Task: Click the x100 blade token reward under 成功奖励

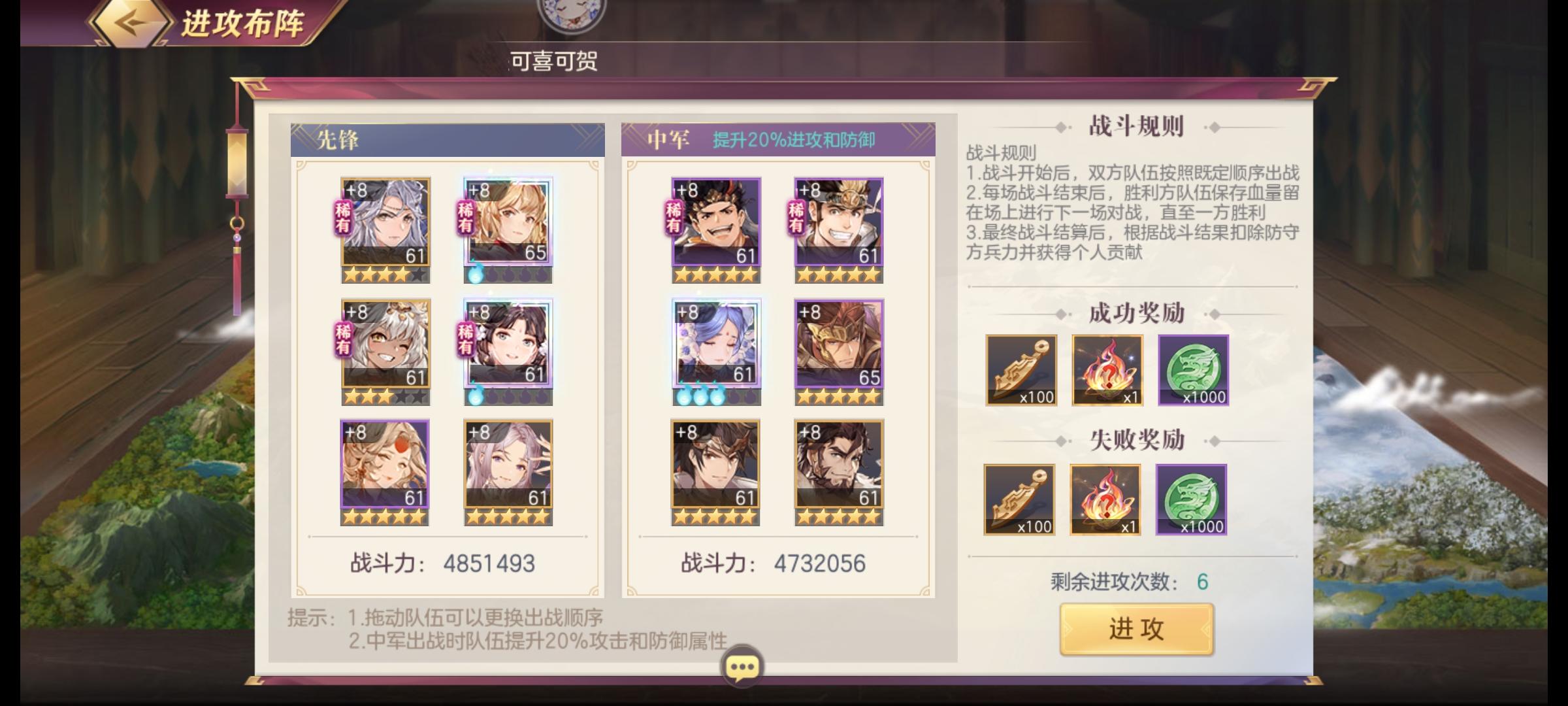Action: [1021, 371]
